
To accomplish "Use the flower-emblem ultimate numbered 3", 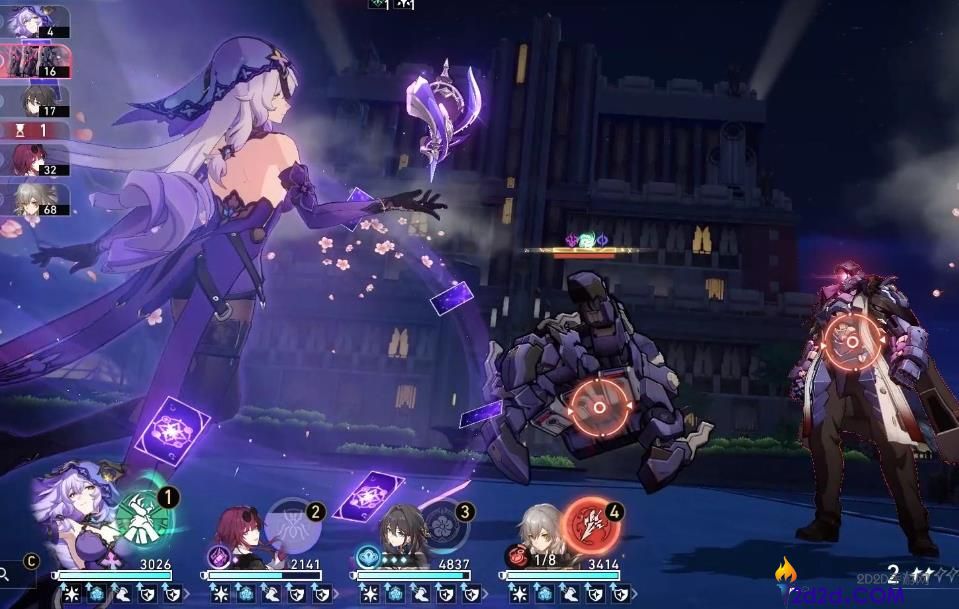I will pyautogui.click(x=443, y=523).
